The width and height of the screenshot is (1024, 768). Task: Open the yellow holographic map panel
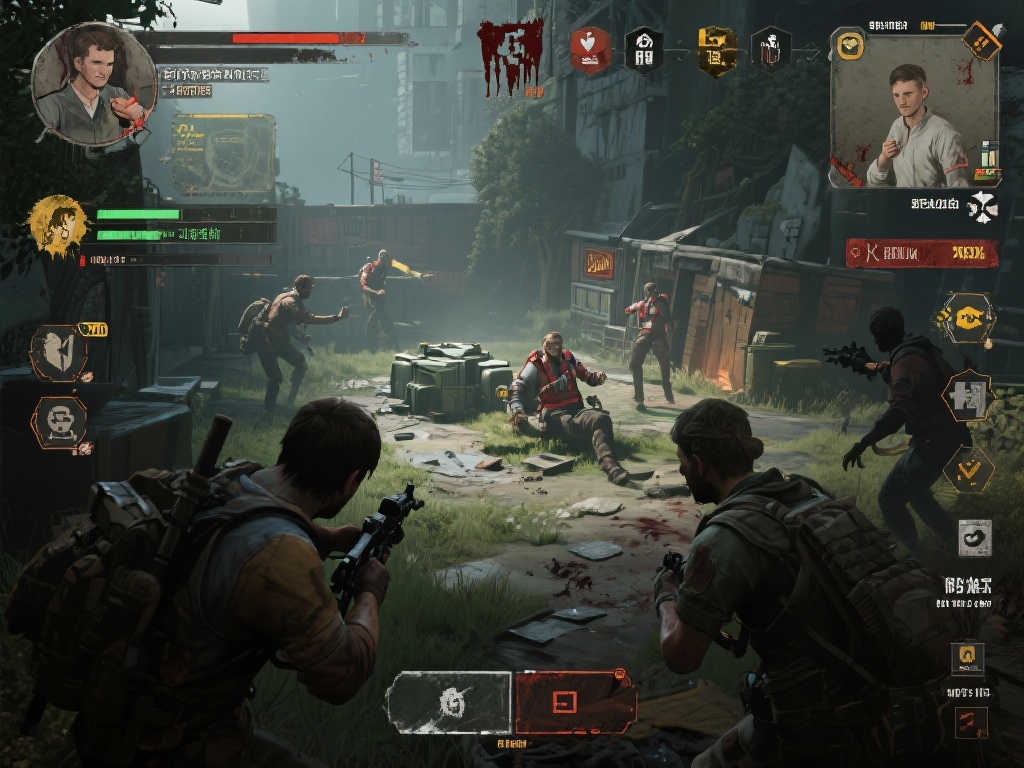click(x=223, y=154)
